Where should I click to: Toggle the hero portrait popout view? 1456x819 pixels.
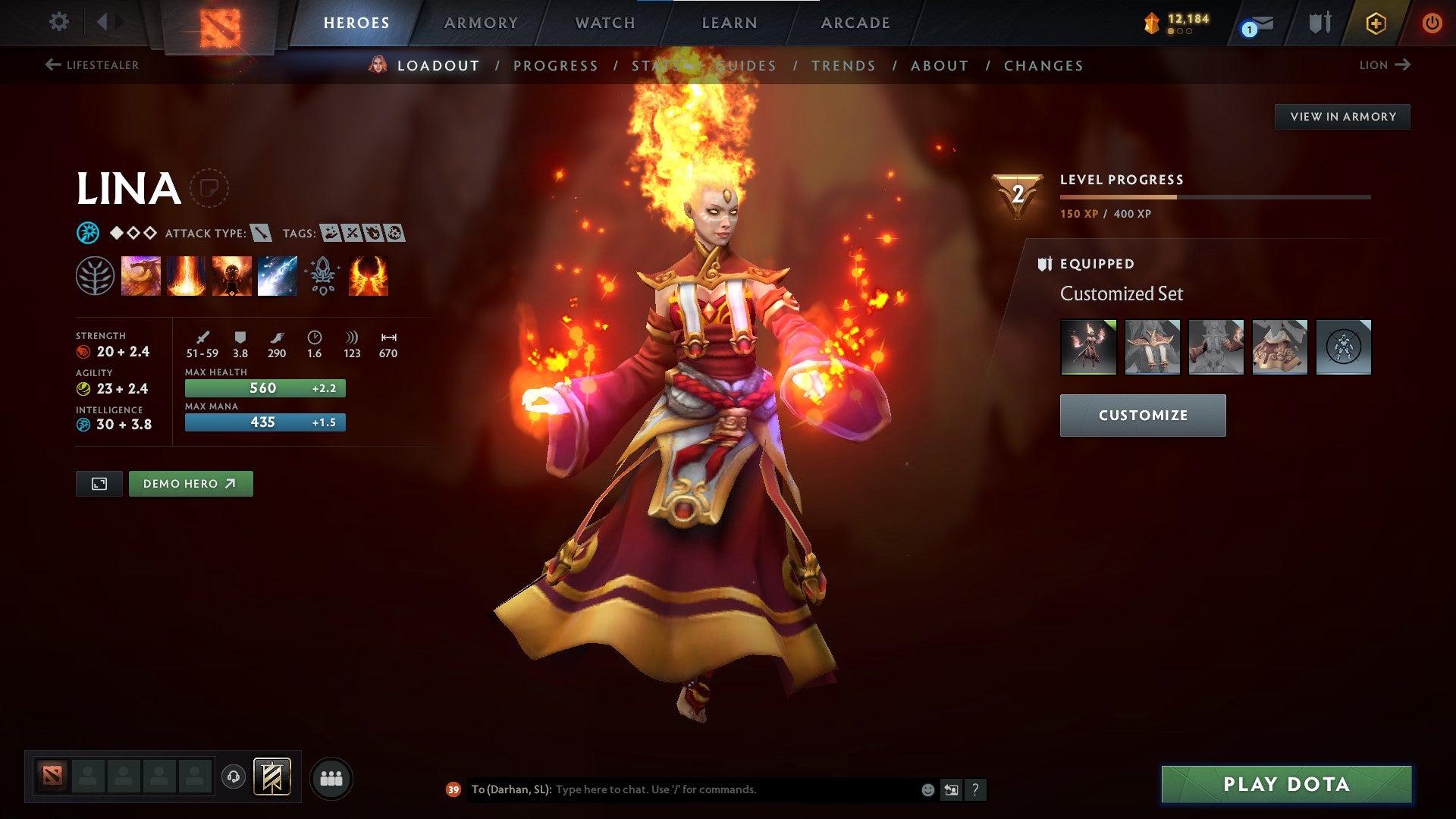pos(99,483)
